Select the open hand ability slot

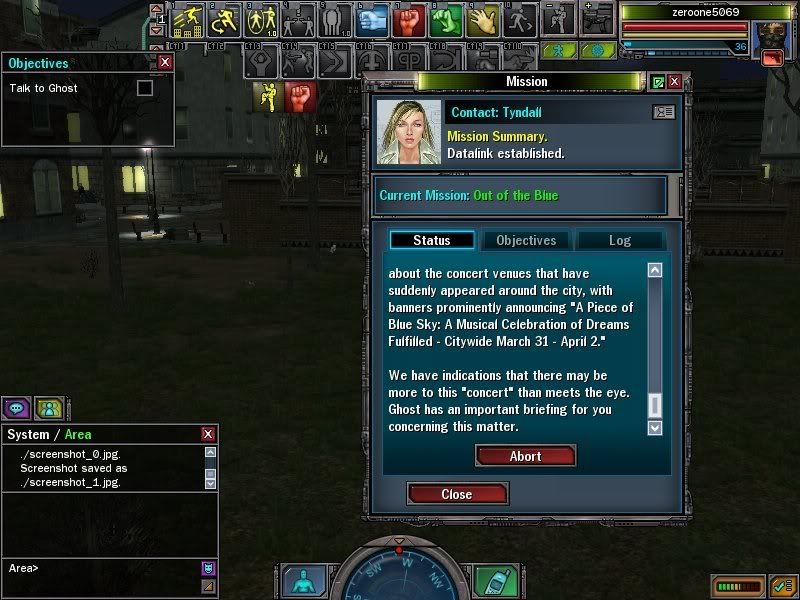[x=482, y=19]
